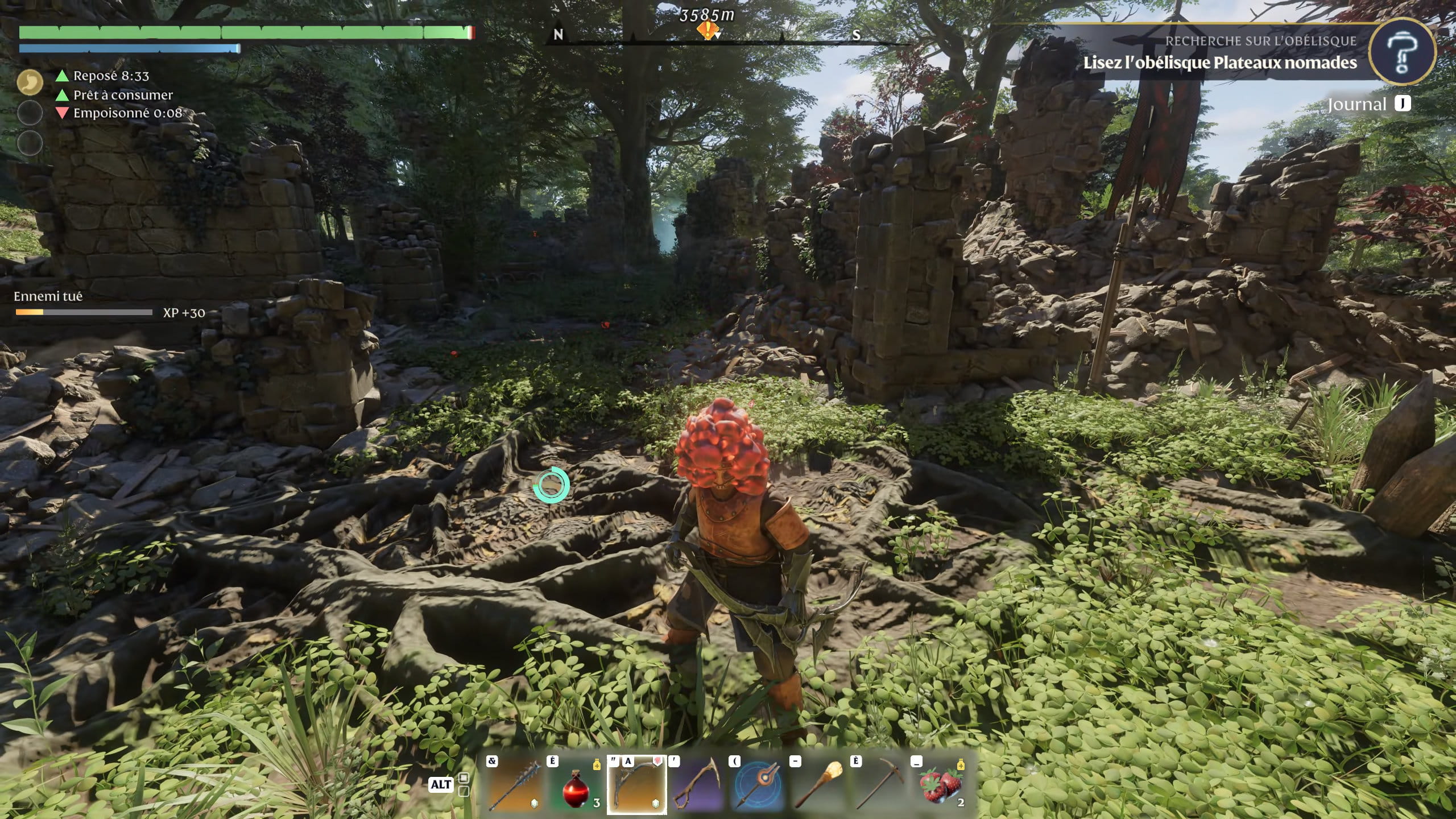Select the pickaxe hotbar slot
1456x819 pixels.
tap(880, 784)
